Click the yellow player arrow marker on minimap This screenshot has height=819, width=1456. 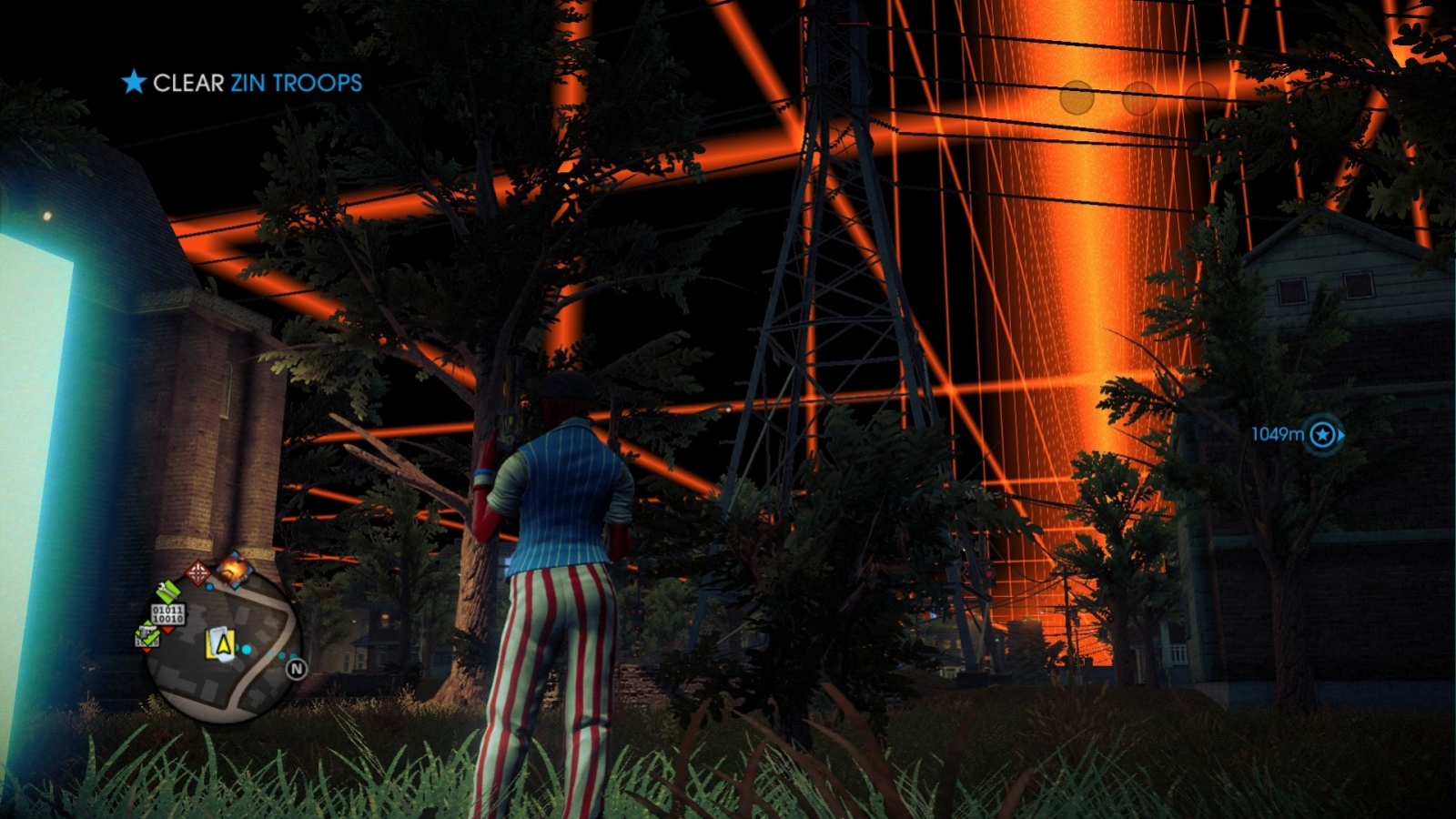[x=222, y=644]
